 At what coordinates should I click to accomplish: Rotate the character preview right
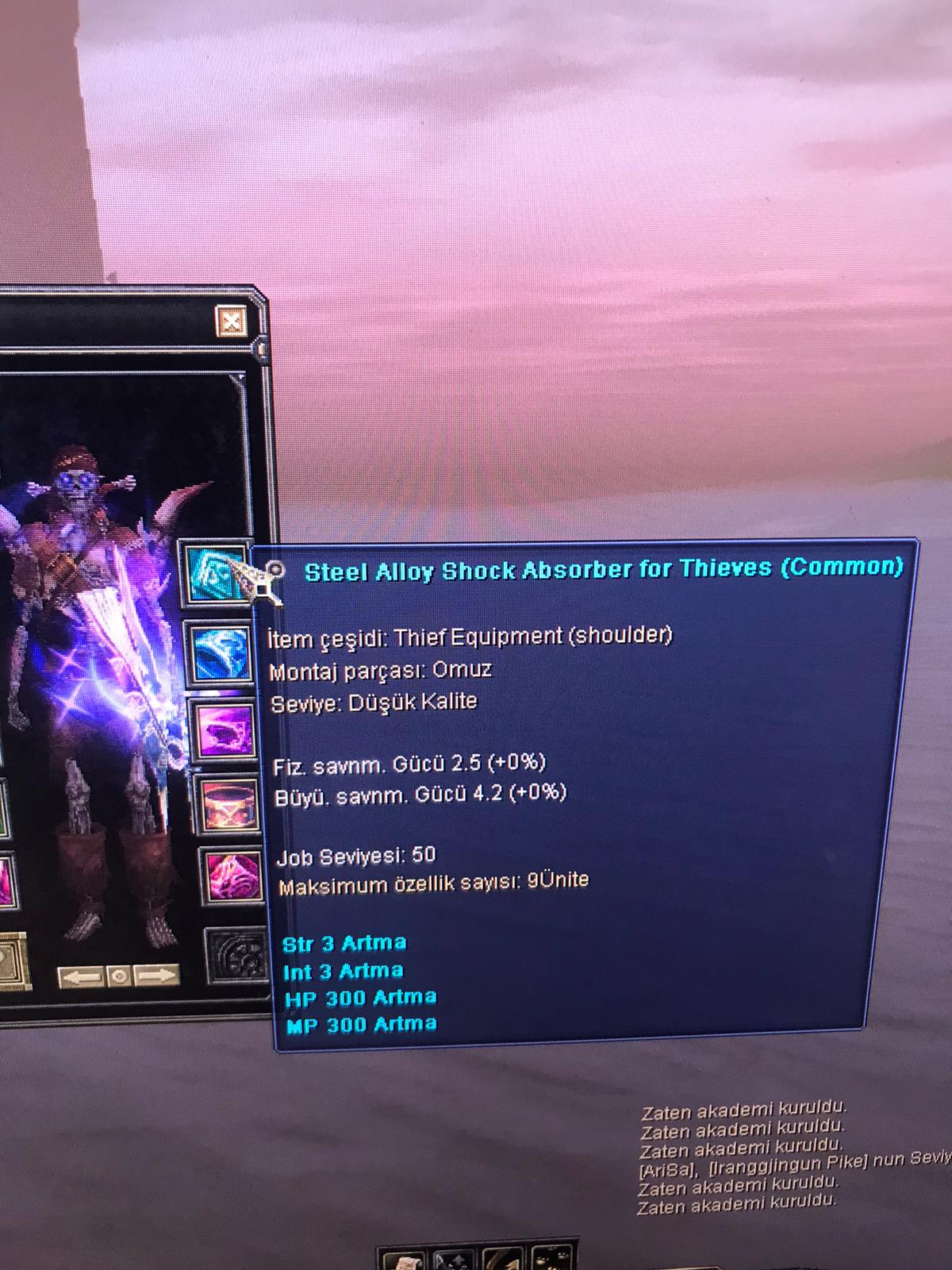155,976
